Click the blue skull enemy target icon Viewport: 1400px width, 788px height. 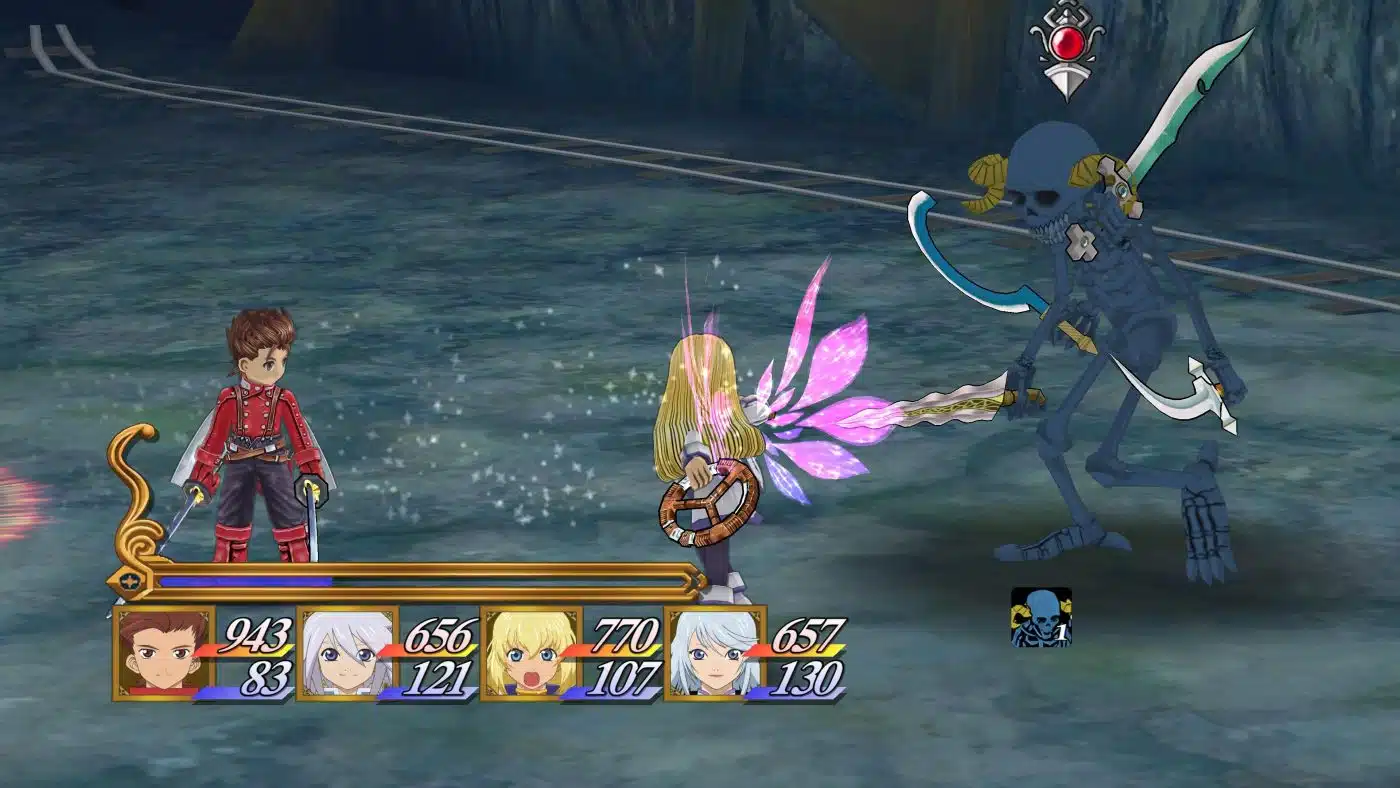click(1040, 617)
